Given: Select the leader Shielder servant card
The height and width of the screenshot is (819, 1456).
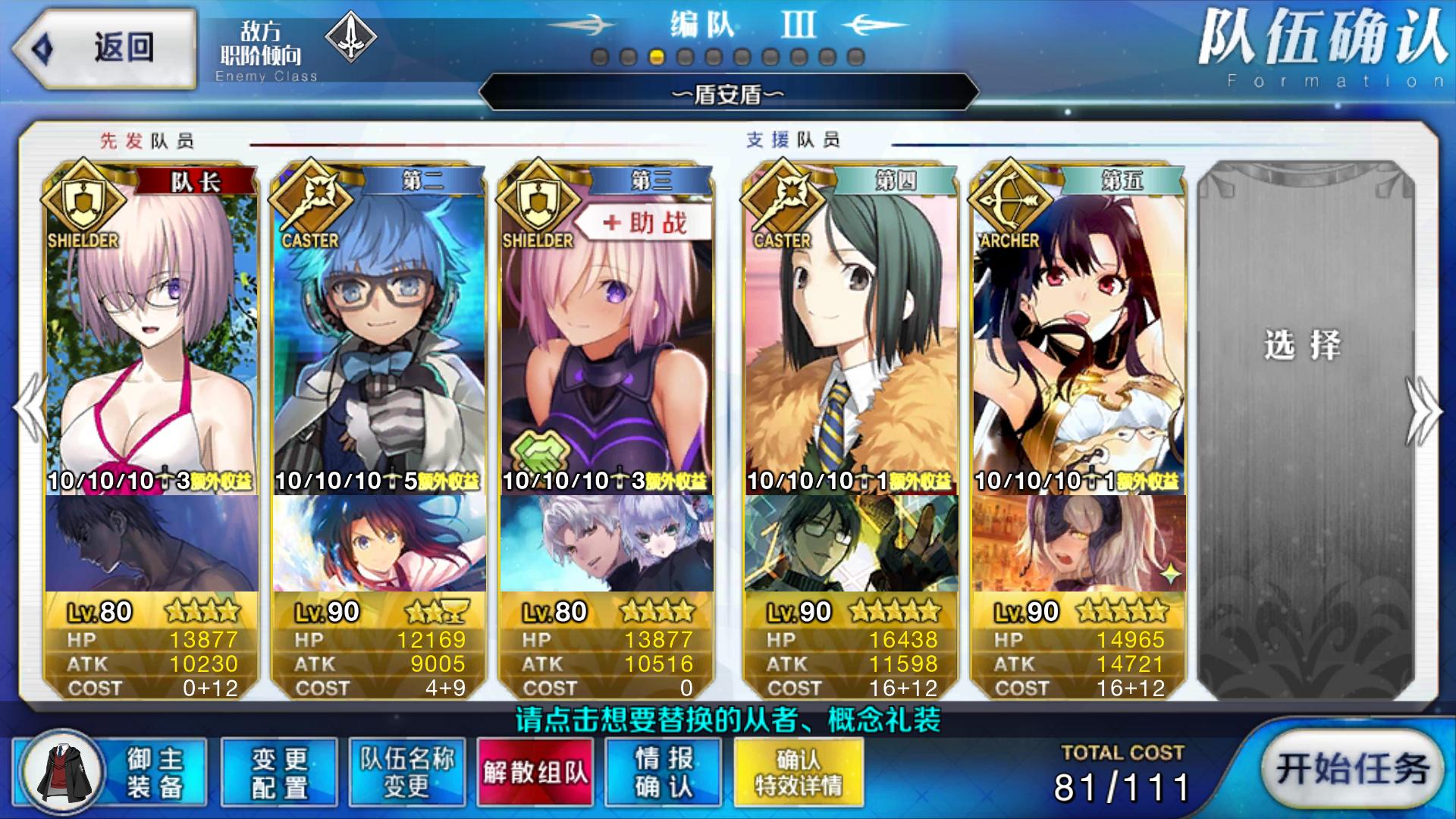Looking at the screenshot, I should 152,334.
